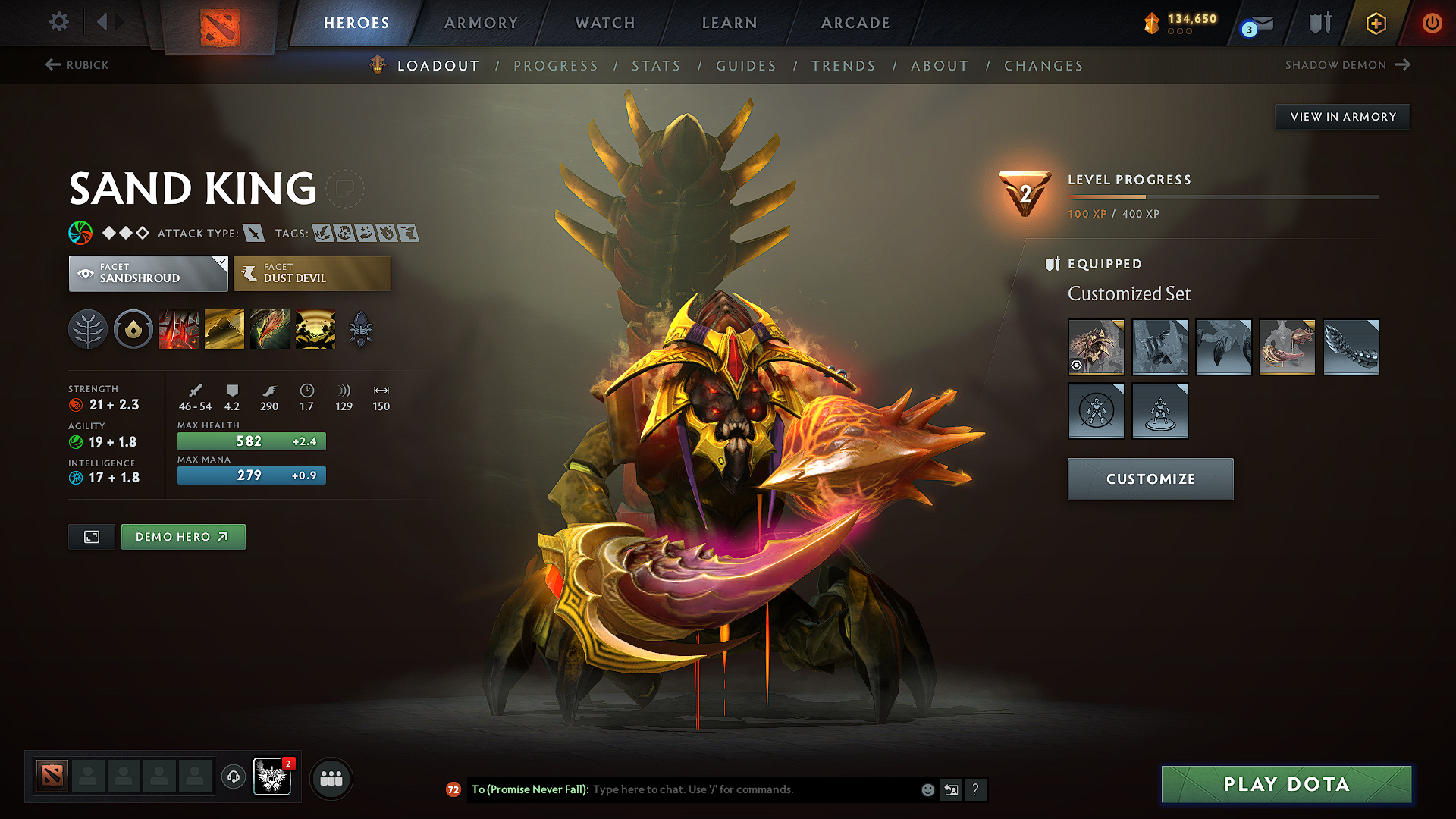
Task: Open the chat emoticon smiley icon
Action: coord(927,789)
